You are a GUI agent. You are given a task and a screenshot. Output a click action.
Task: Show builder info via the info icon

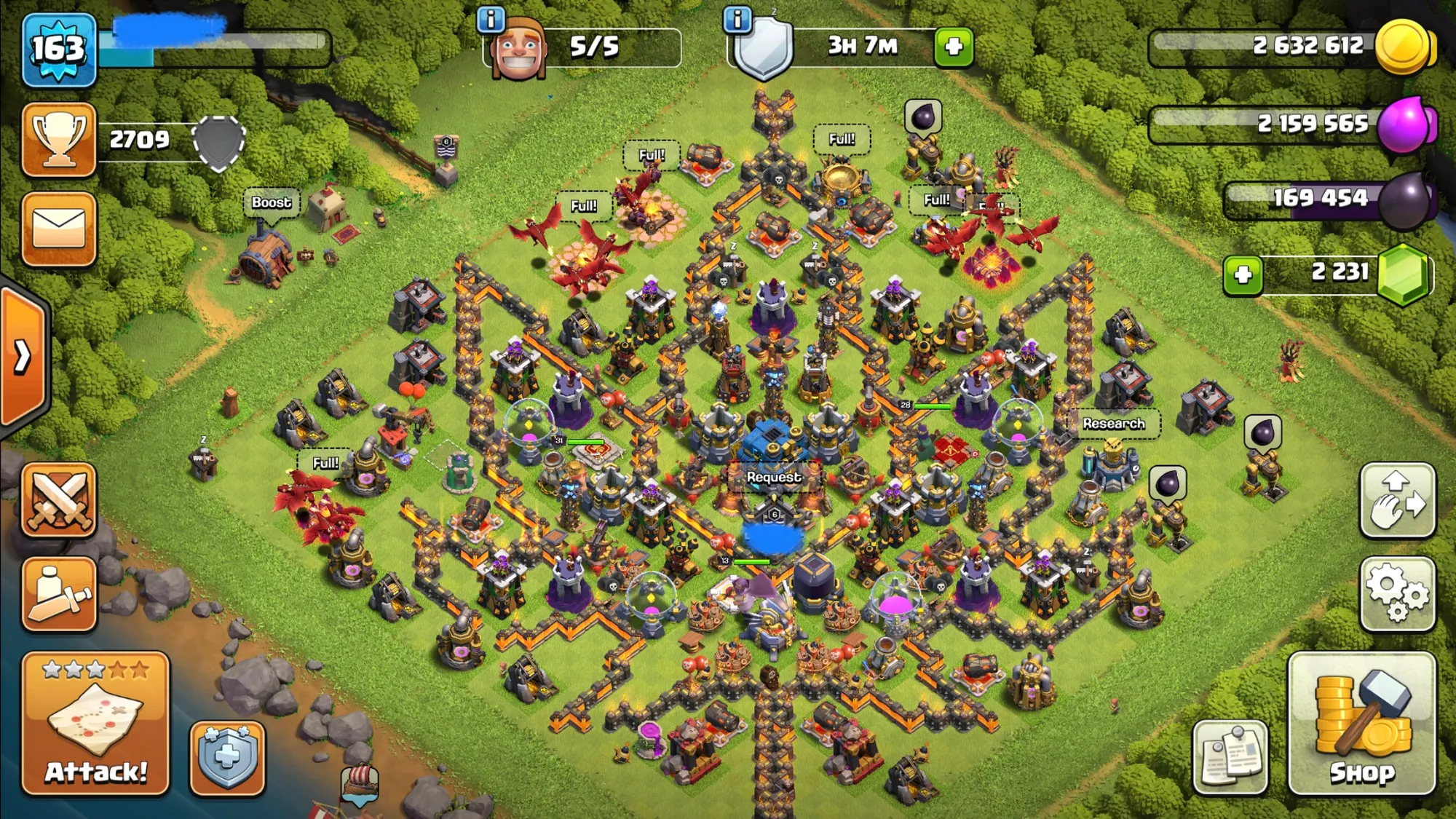[491, 20]
